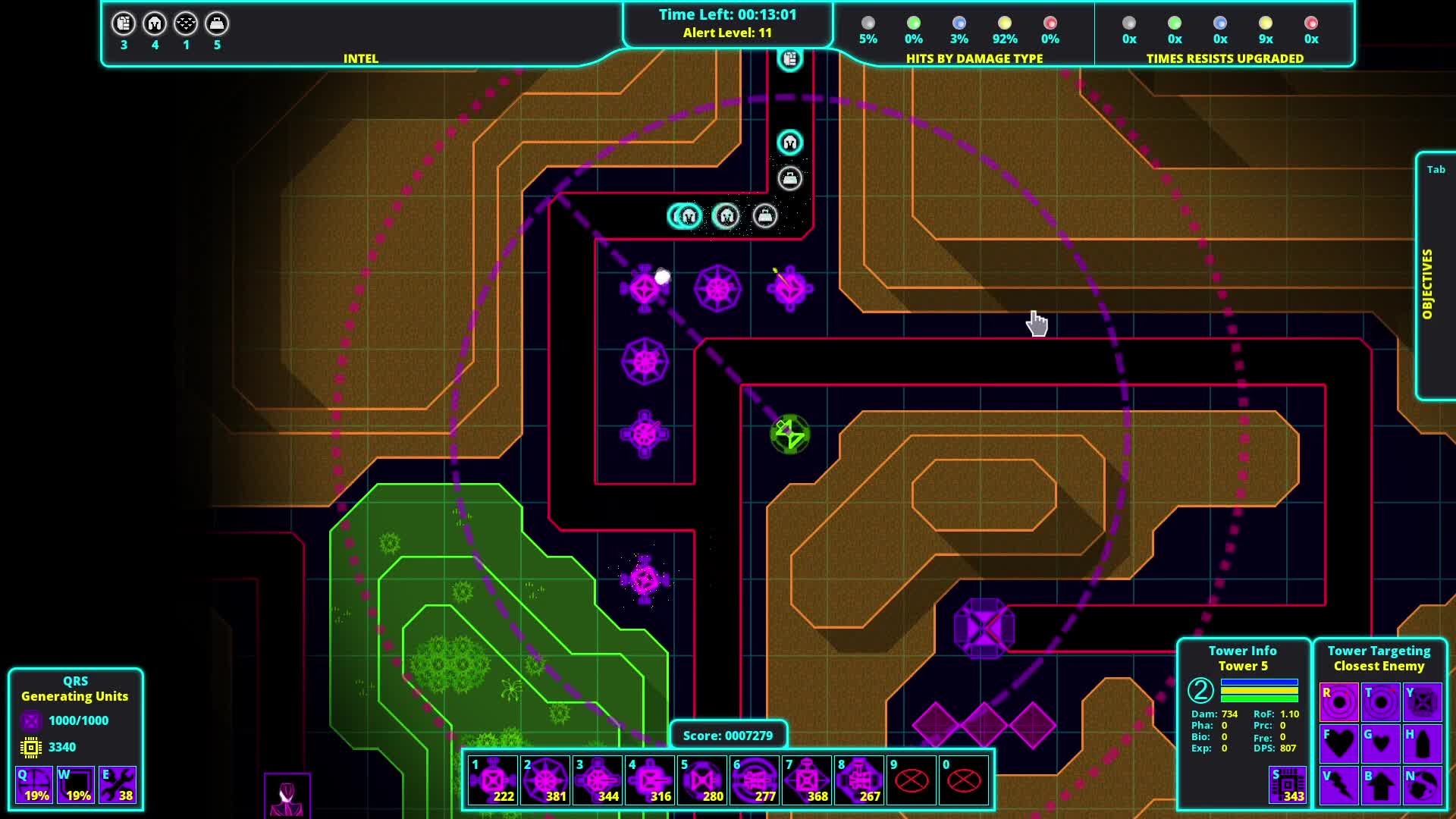Click the Tab label above Objectives
The height and width of the screenshot is (819, 1456).
tap(1435, 169)
